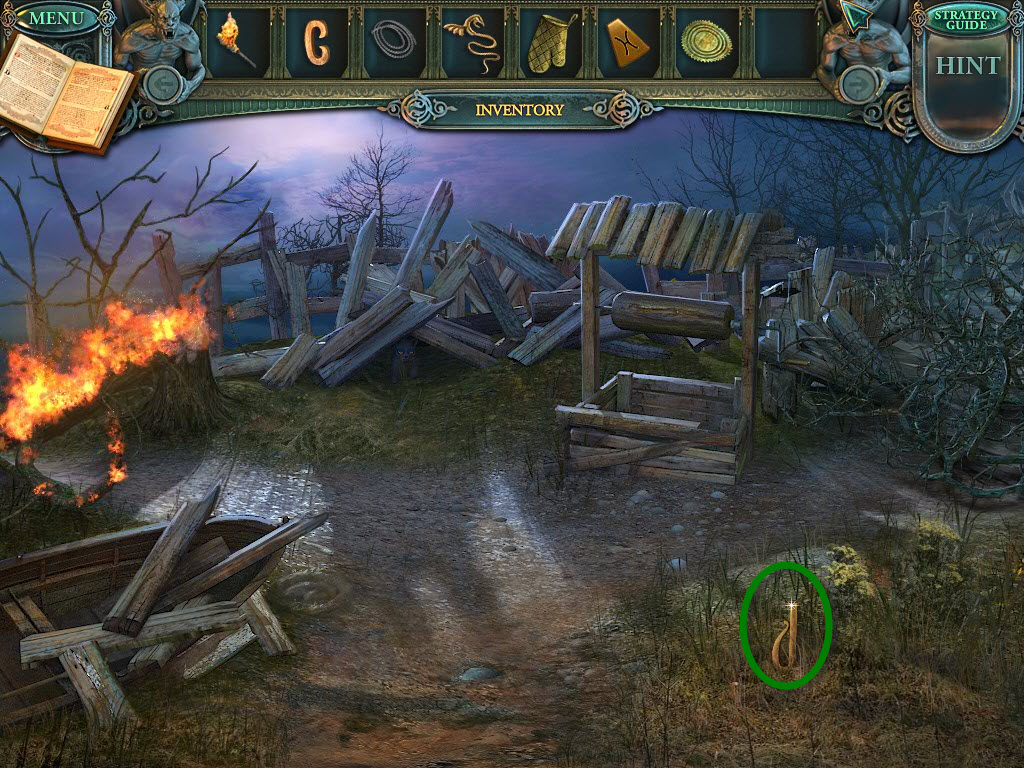1024x768 pixels.
Task: Open the journal book
Action: 68,93
